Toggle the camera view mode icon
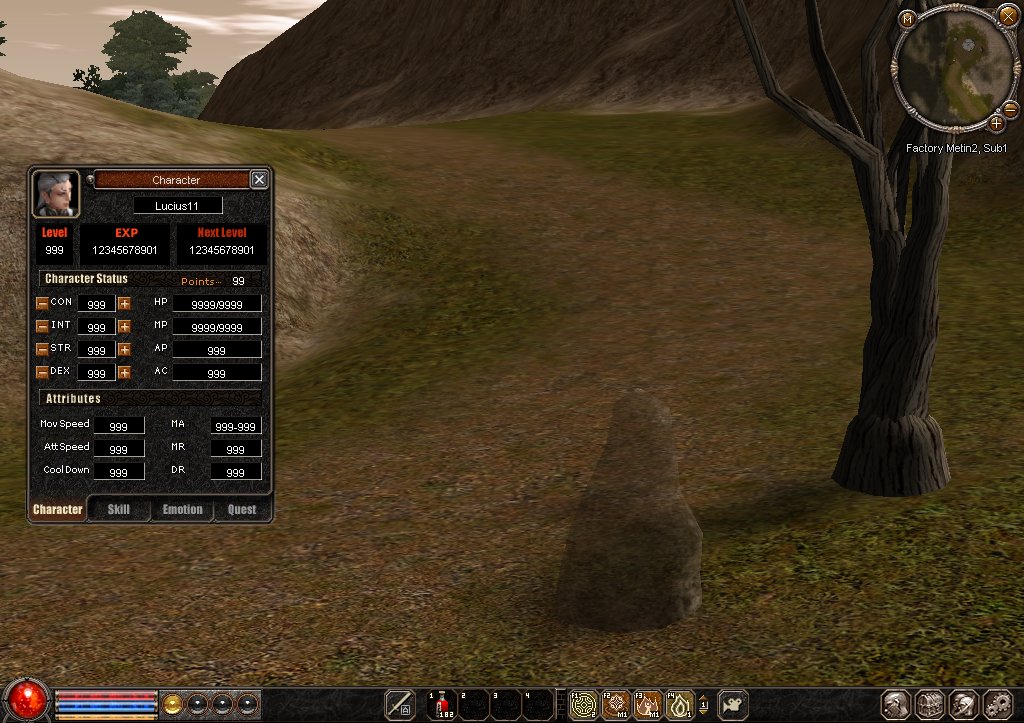This screenshot has height=723, width=1024. pyautogui.click(x=733, y=704)
